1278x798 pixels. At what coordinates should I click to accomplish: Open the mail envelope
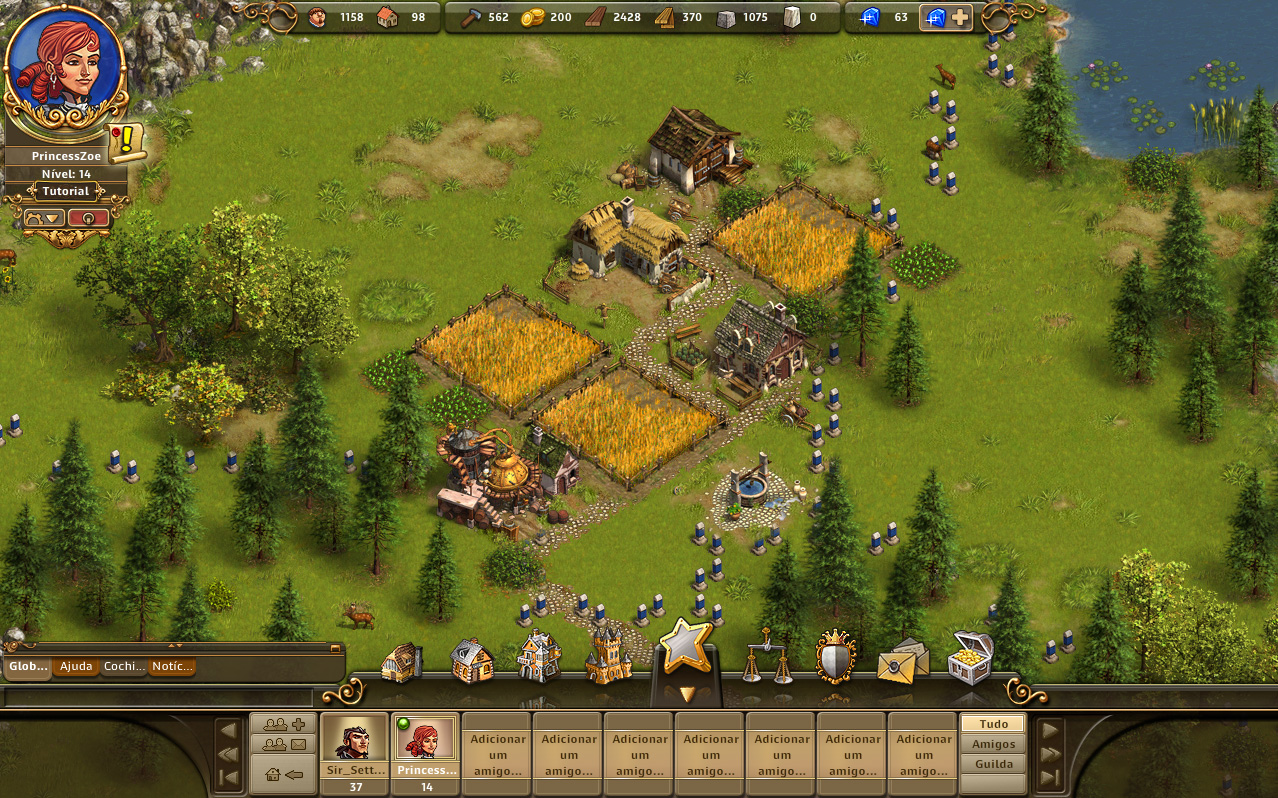(x=902, y=660)
